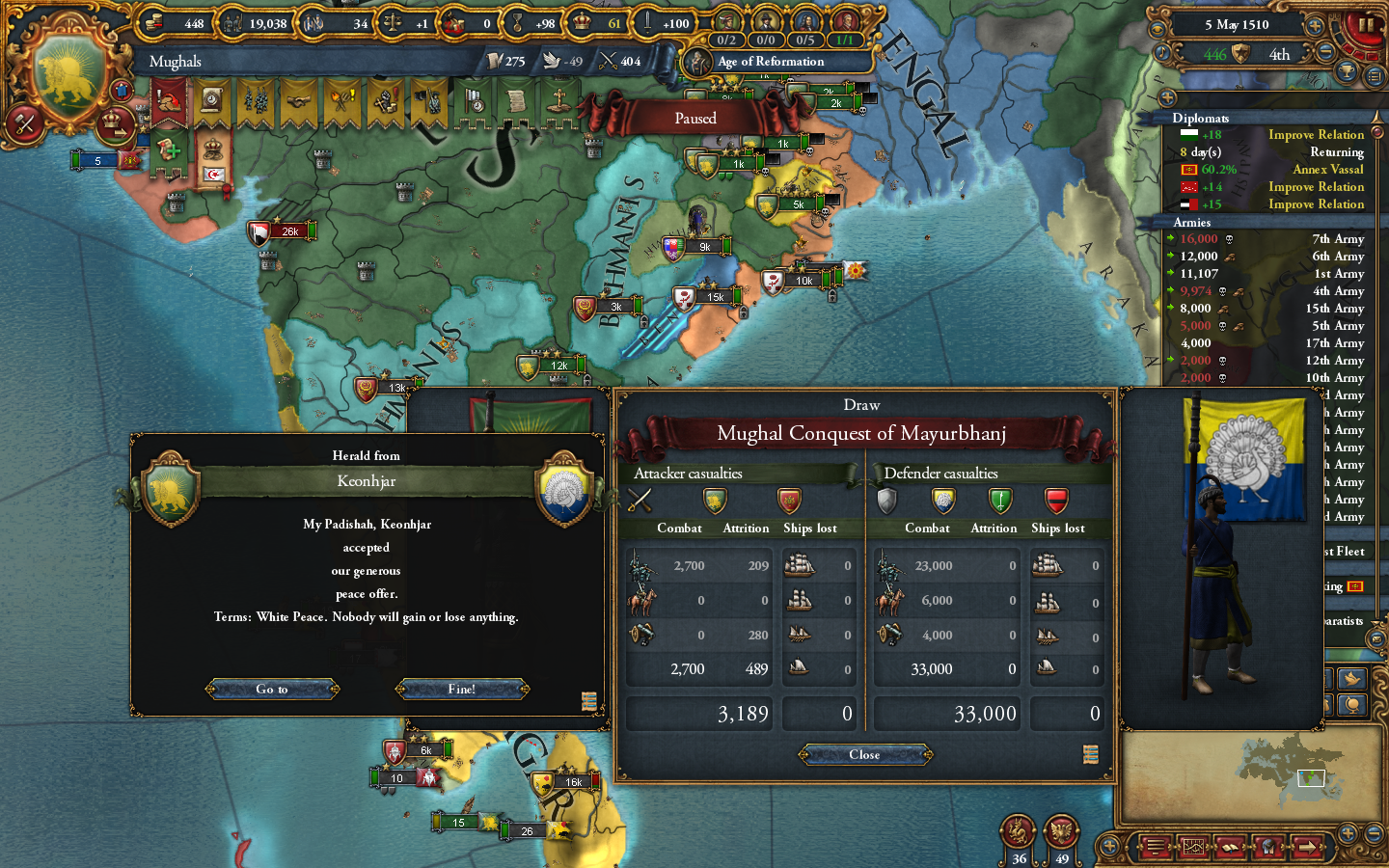Click Fine! to acknowledge the peace offer

(462, 689)
